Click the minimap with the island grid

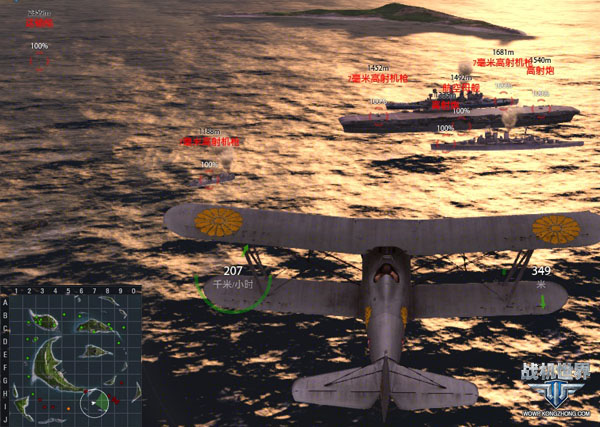coord(72,355)
